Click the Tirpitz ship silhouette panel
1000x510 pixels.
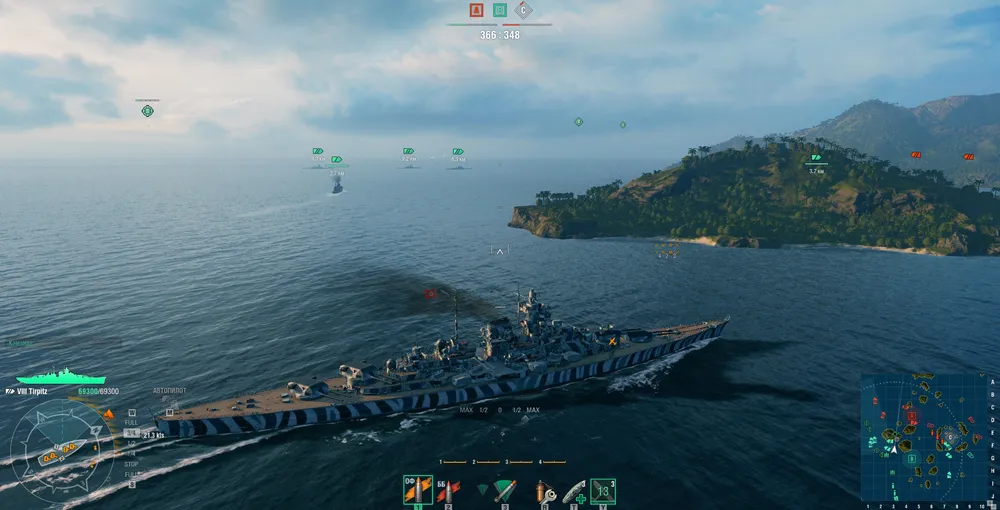61,378
